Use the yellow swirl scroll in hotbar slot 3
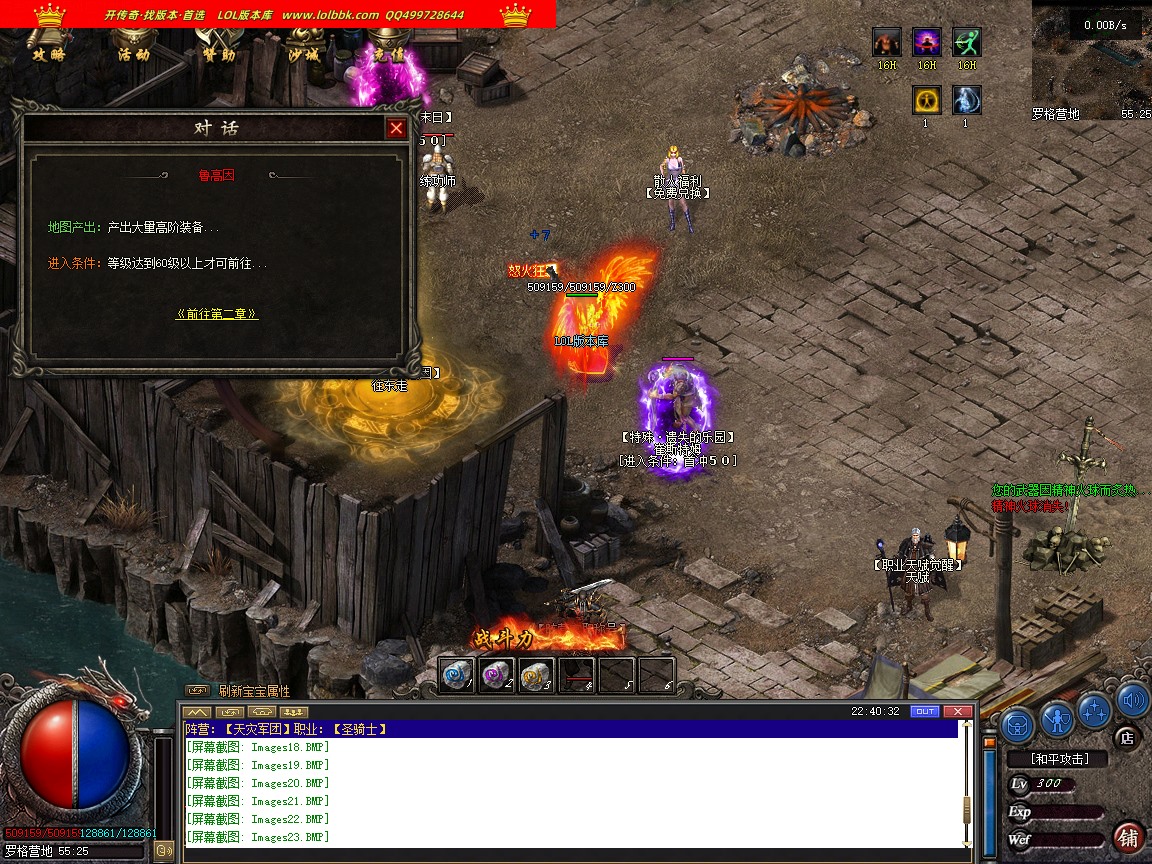This screenshot has height=864, width=1152. pyautogui.click(x=536, y=675)
